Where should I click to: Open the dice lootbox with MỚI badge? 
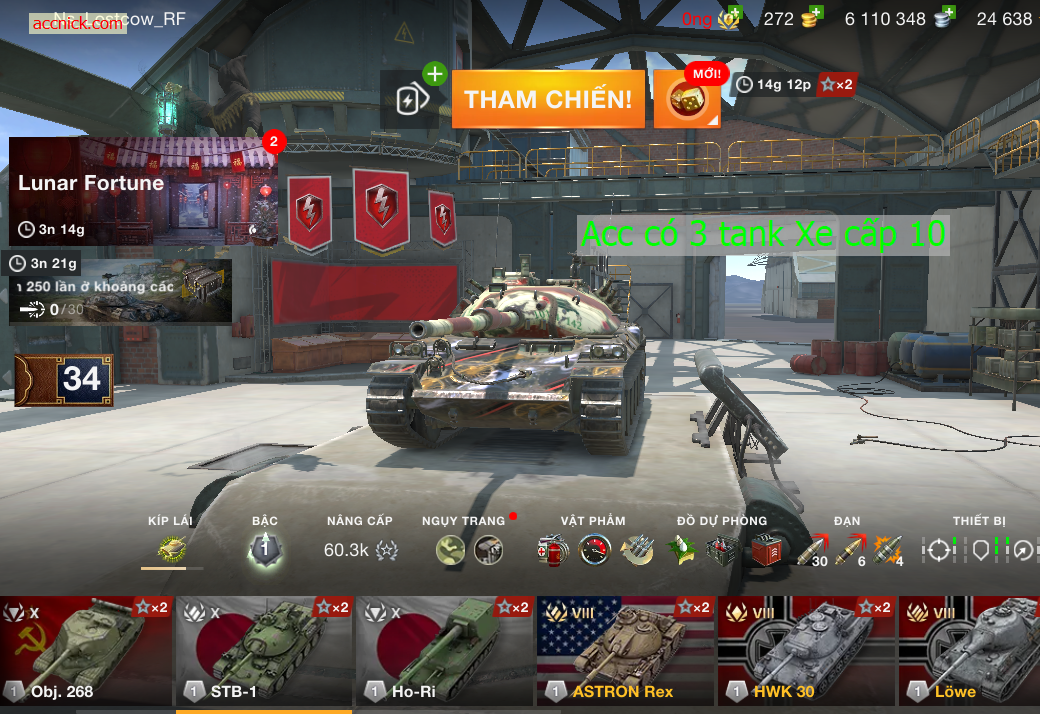point(686,100)
